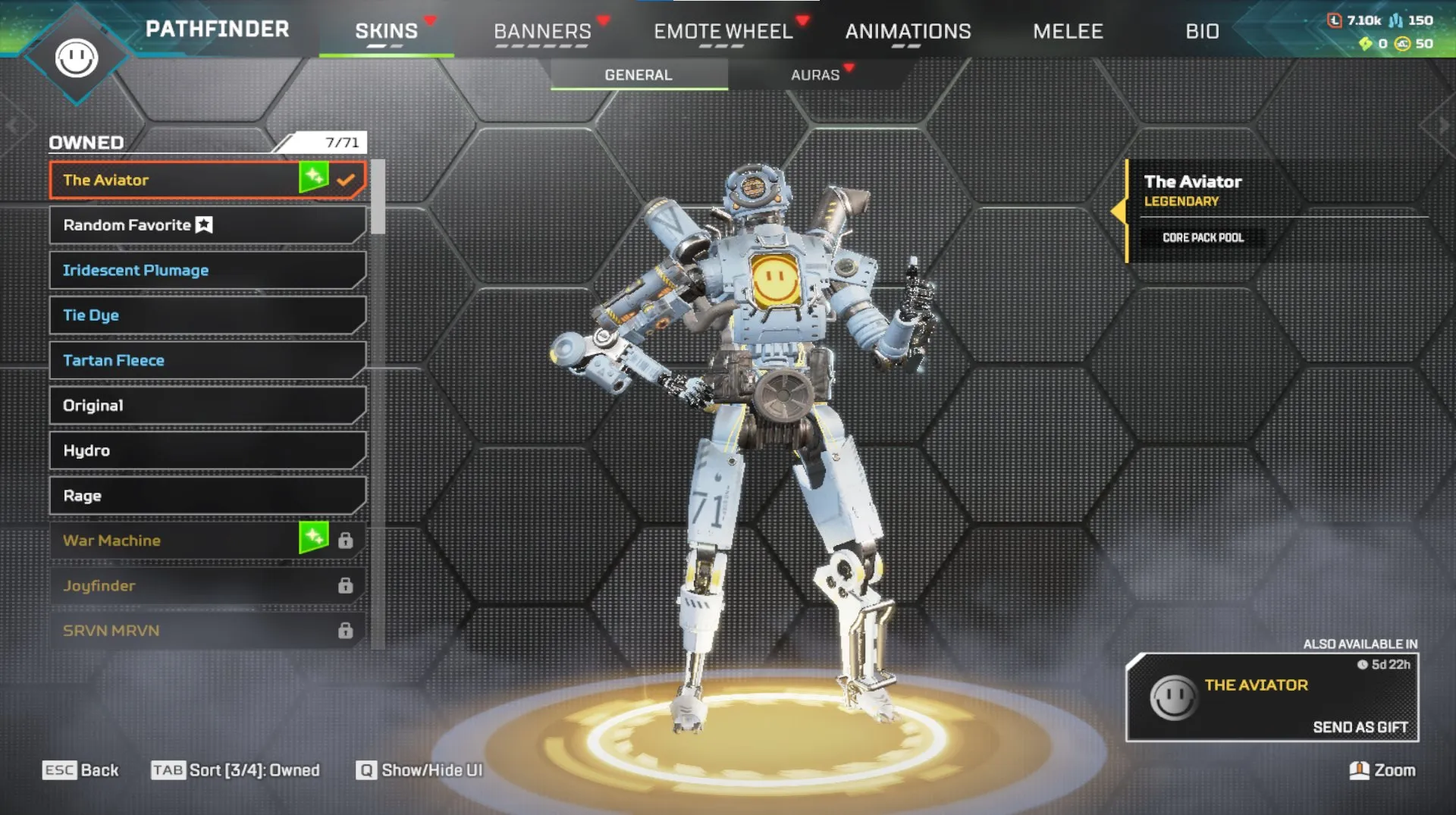Image resolution: width=1456 pixels, height=815 pixels.
Task: Open the Animations section
Action: point(909,30)
